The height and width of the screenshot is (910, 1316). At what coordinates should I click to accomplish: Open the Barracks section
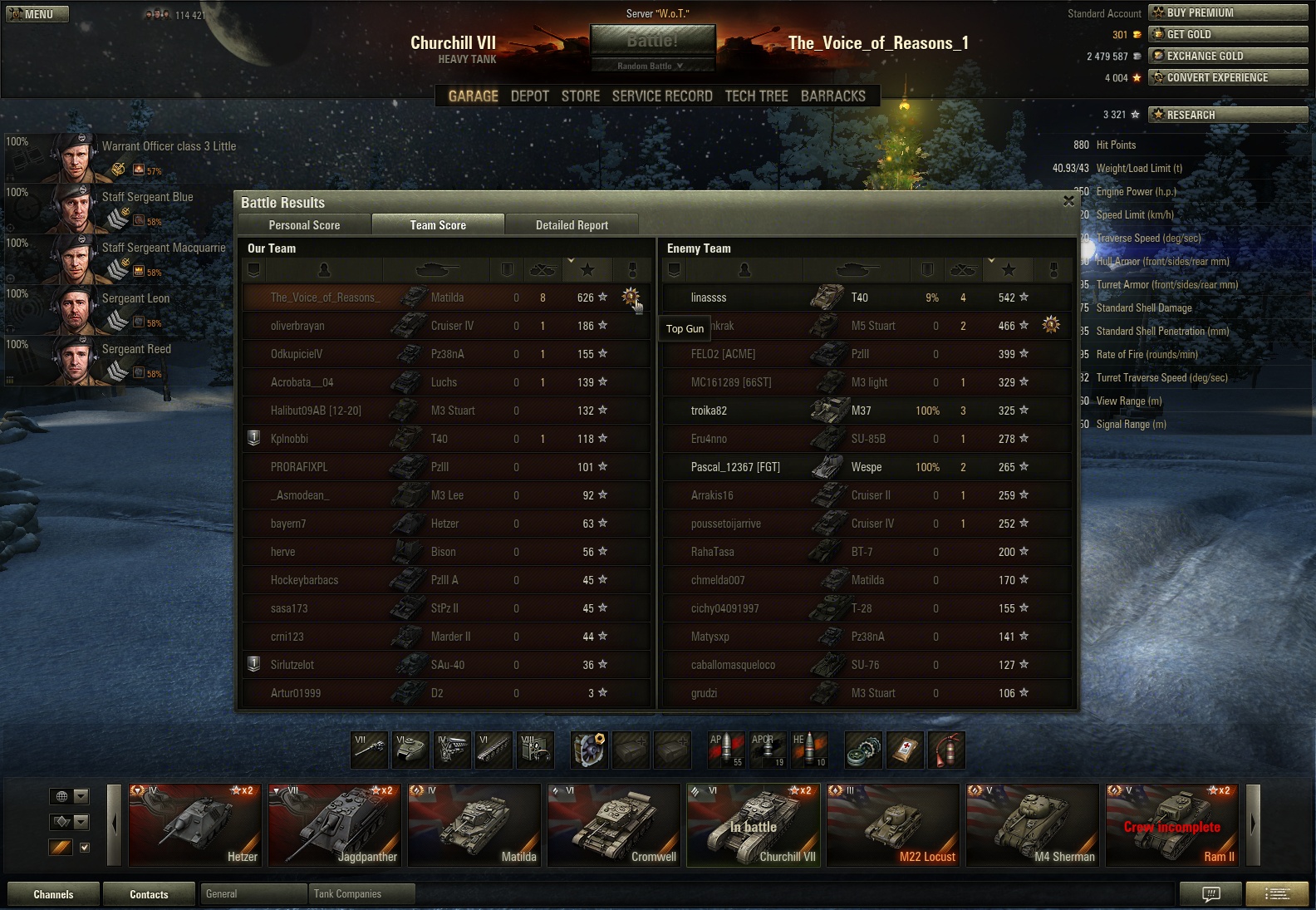click(832, 96)
